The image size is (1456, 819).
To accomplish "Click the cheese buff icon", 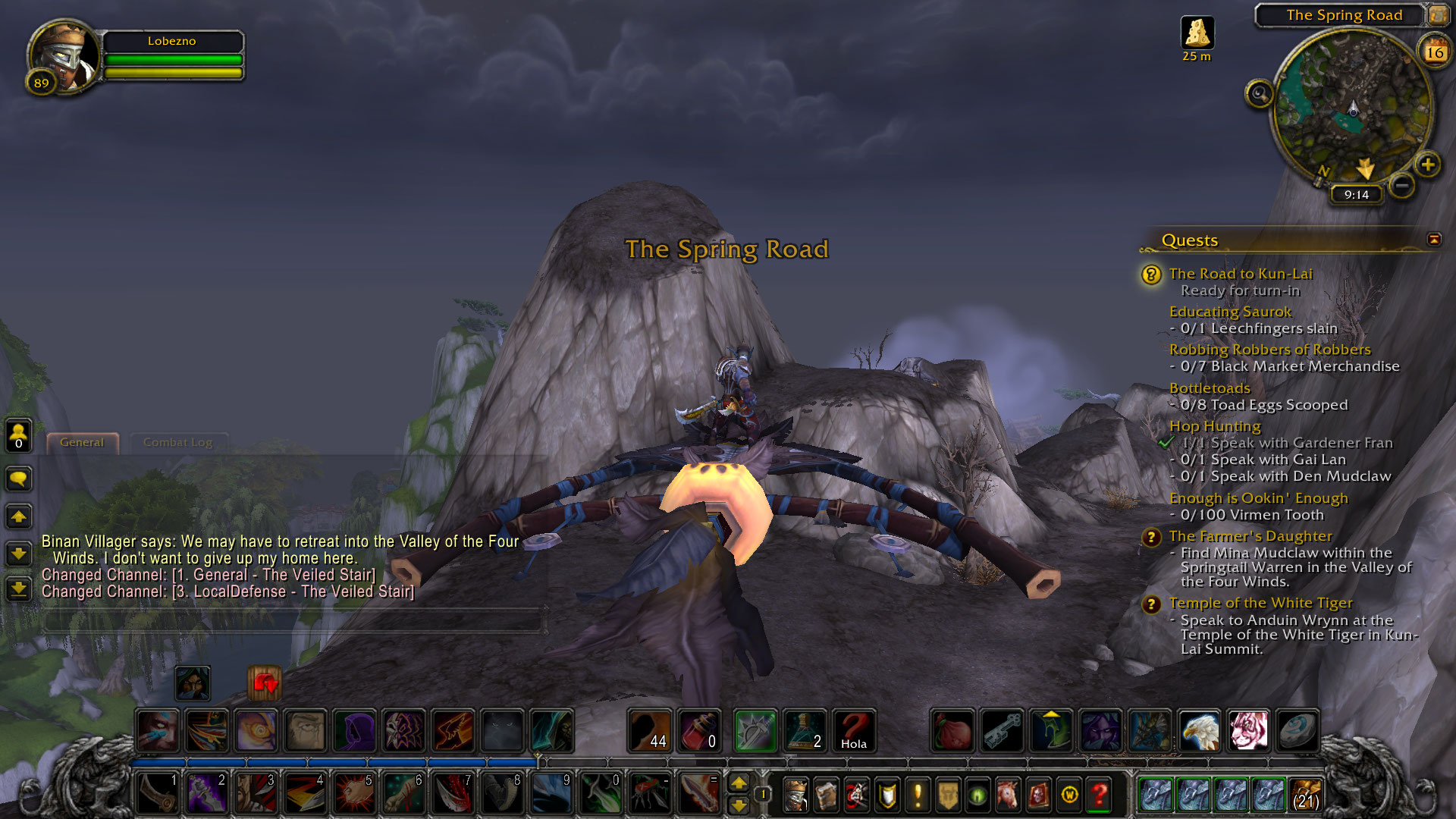I will 1197,33.
